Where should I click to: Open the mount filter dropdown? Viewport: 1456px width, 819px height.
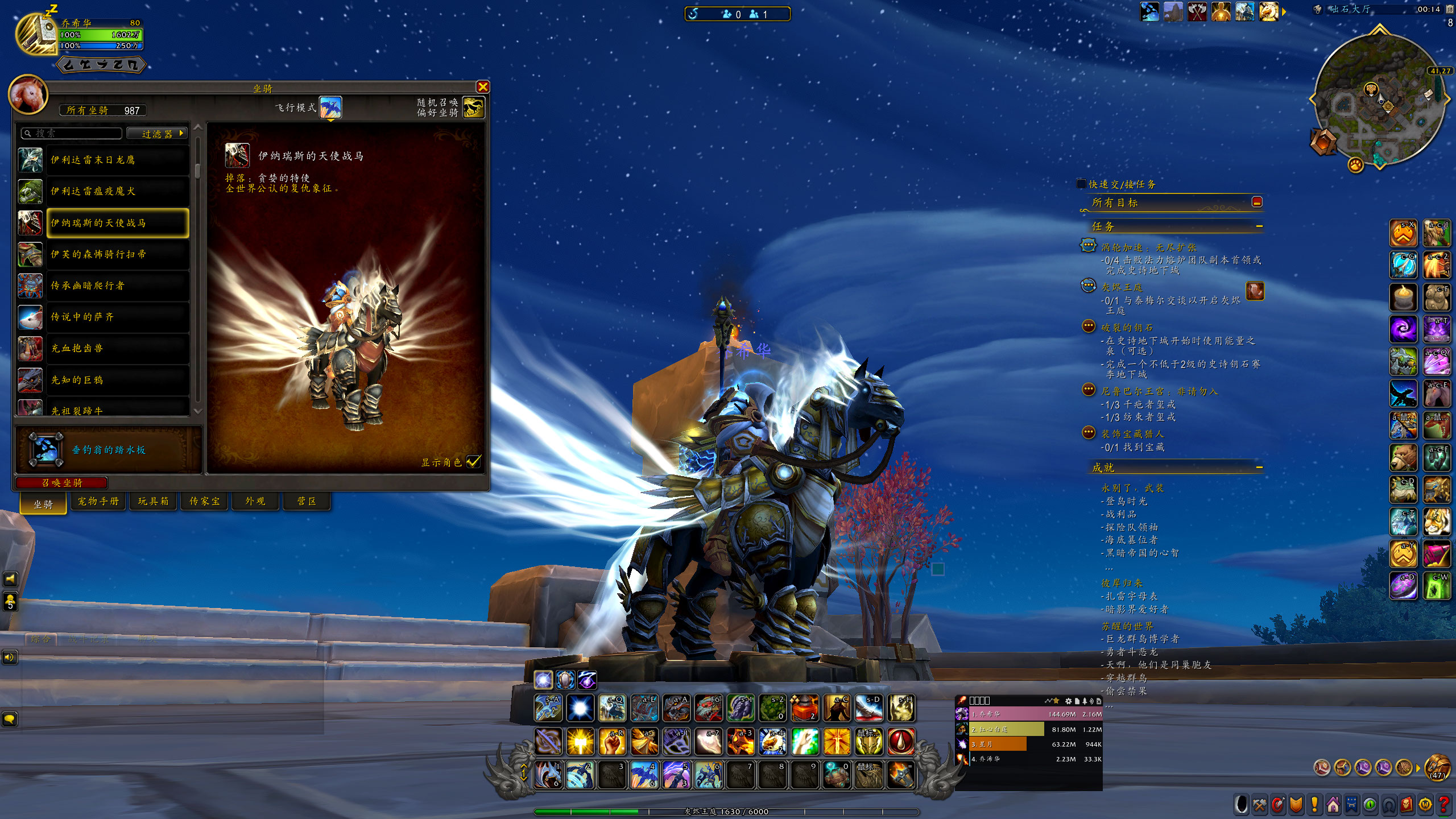pos(157,133)
